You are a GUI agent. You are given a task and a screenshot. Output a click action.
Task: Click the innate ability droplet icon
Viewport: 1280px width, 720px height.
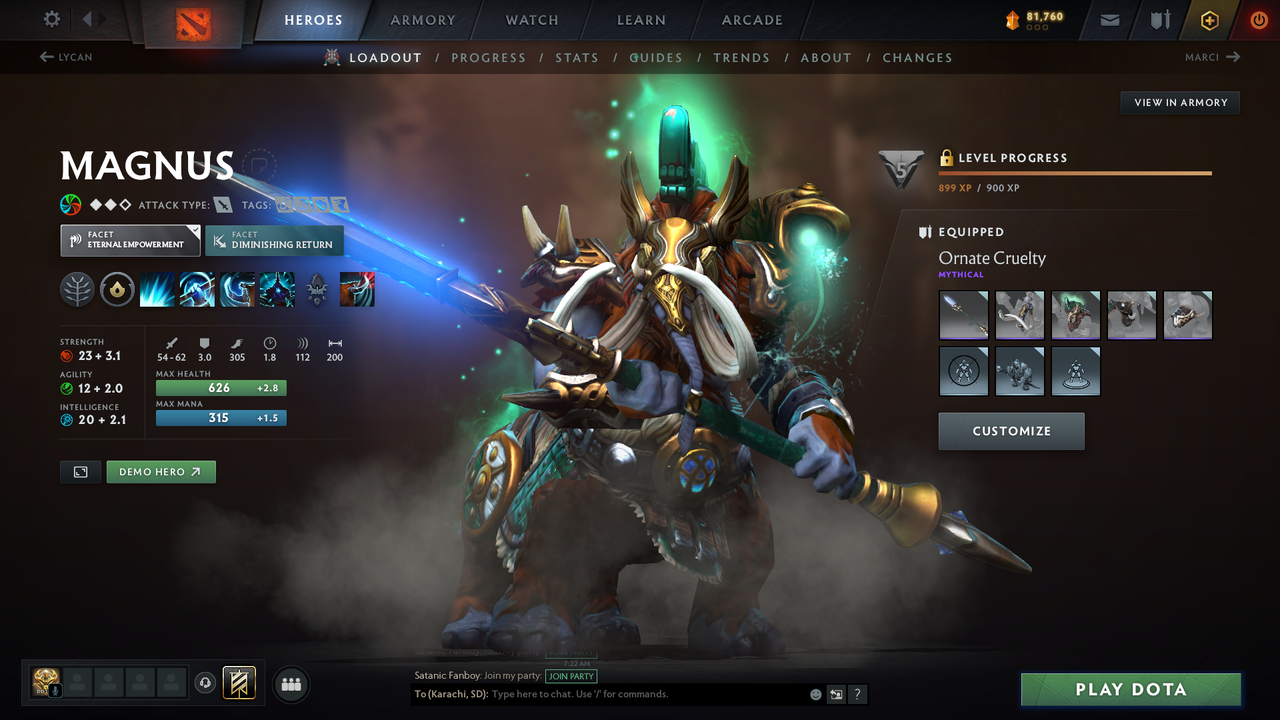tap(117, 289)
